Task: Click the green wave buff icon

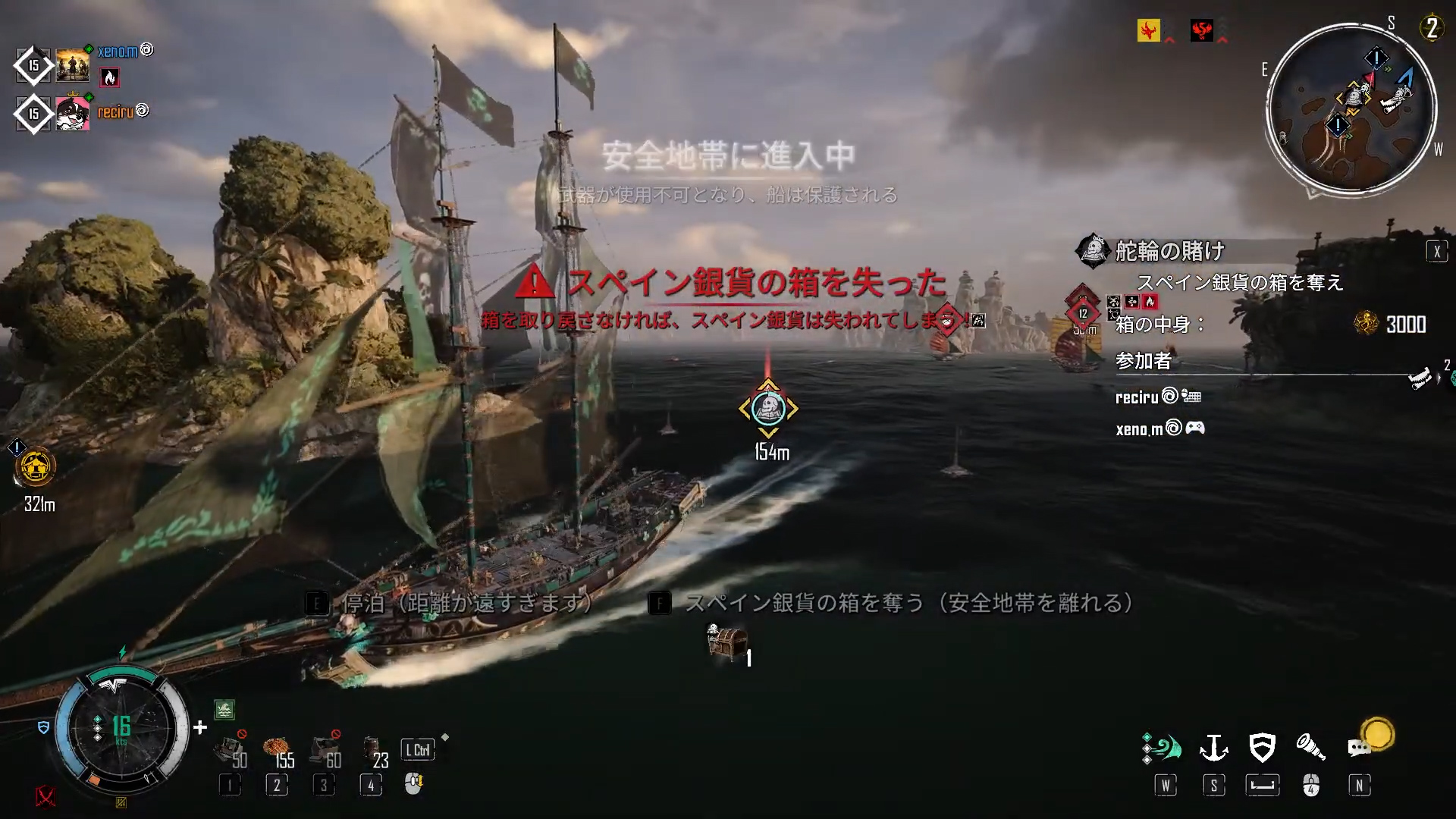Action: click(224, 710)
